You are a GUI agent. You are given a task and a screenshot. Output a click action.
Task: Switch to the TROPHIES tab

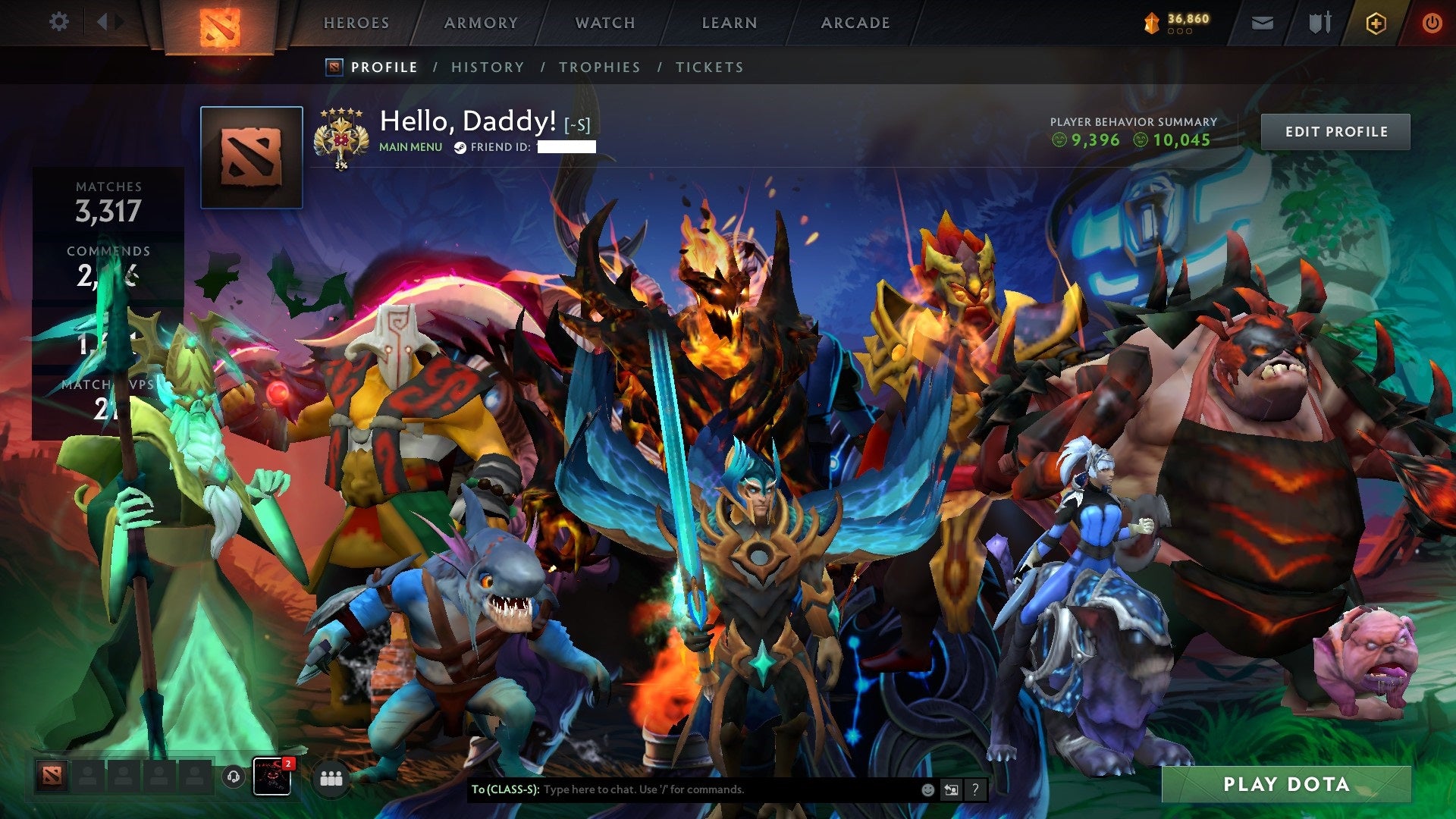tap(599, 67)
